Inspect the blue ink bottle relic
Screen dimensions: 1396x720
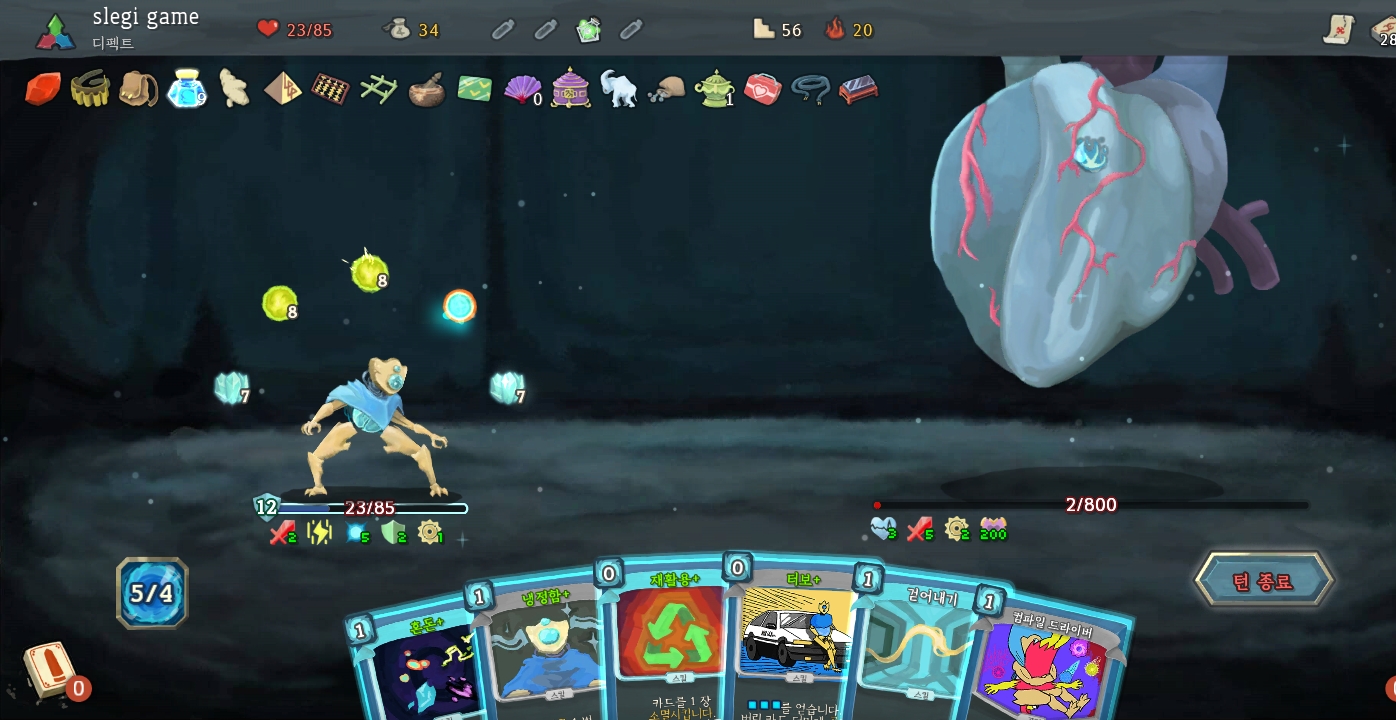[186, 88]
